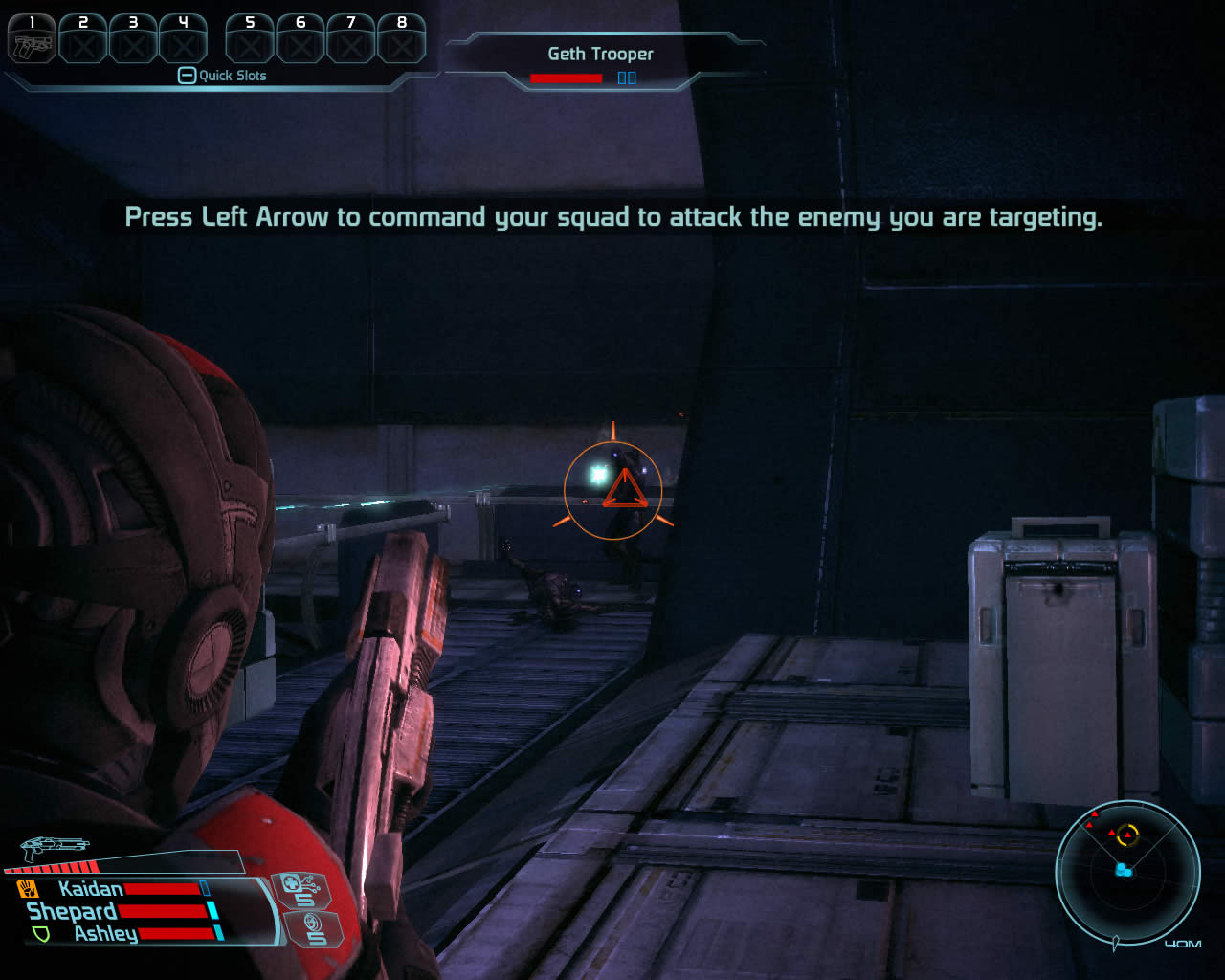Choose Ashley in the squad list

click(x=105, y=933)
